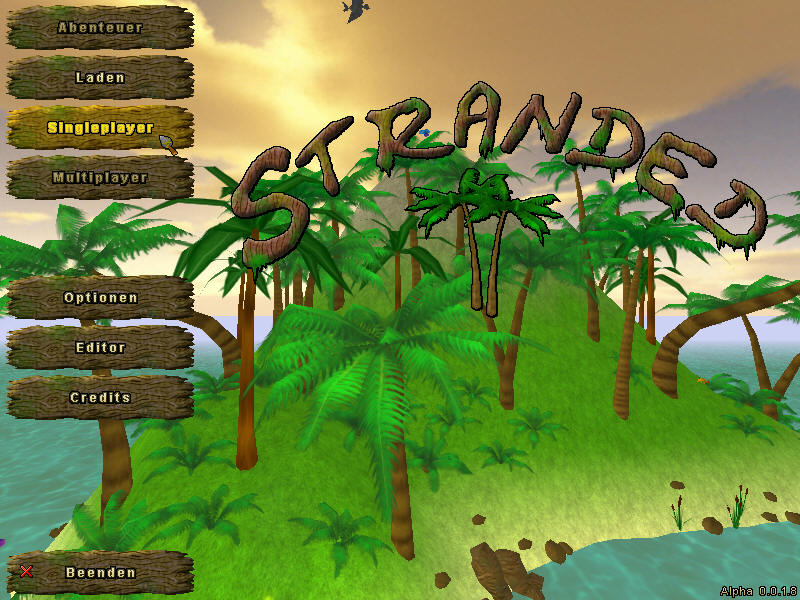Open the Laden load game menu
Screen dimensions: 800x600
100,78
